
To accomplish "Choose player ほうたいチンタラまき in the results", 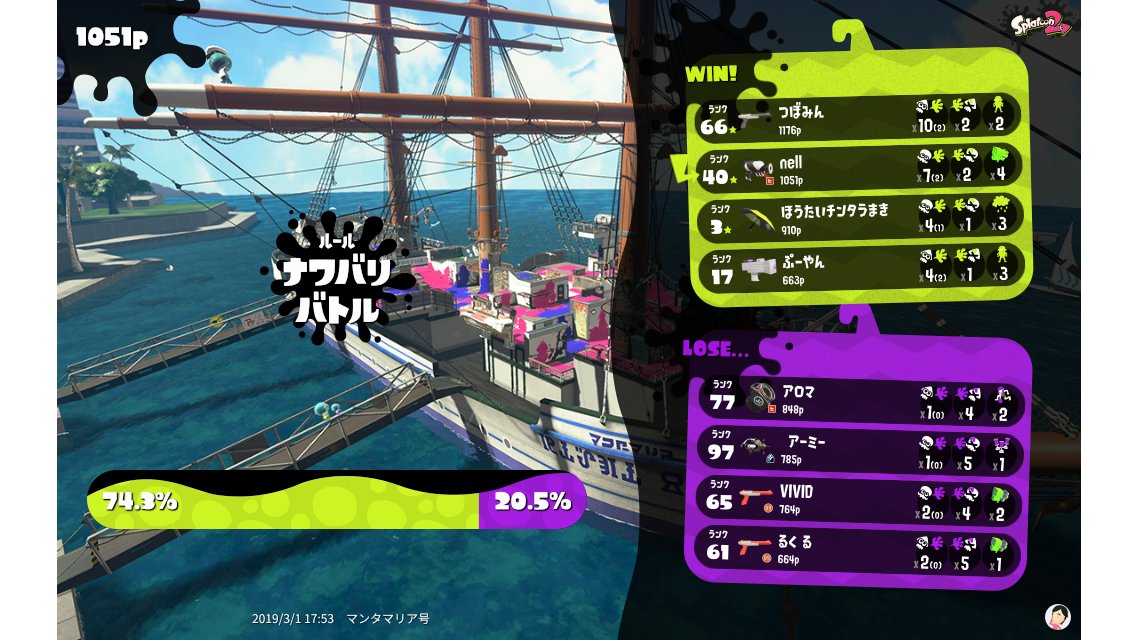I will click(858, 217).
